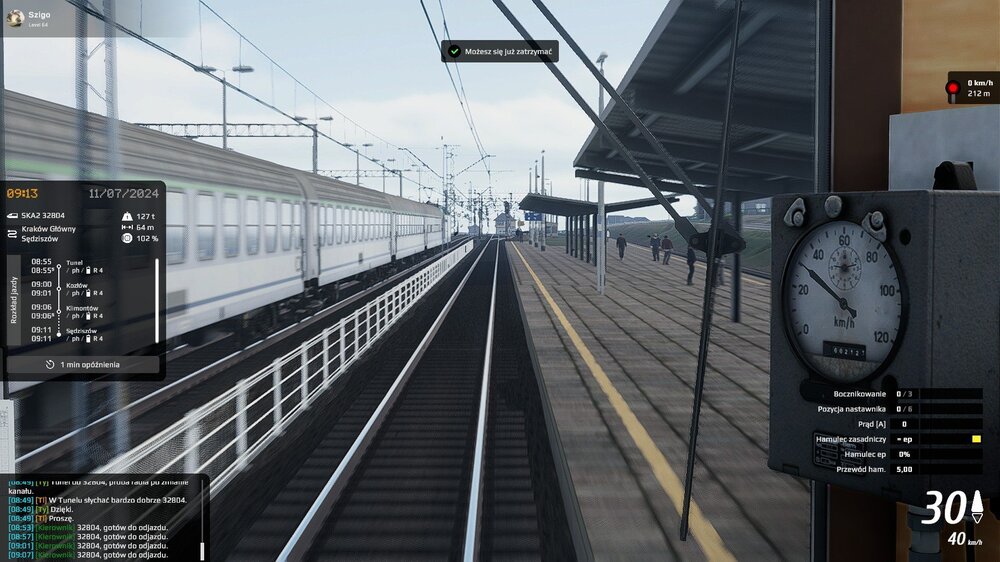Select the Klimontów stop in the timetable
The width and height of the screenshot is (1000, 562).
82,309
